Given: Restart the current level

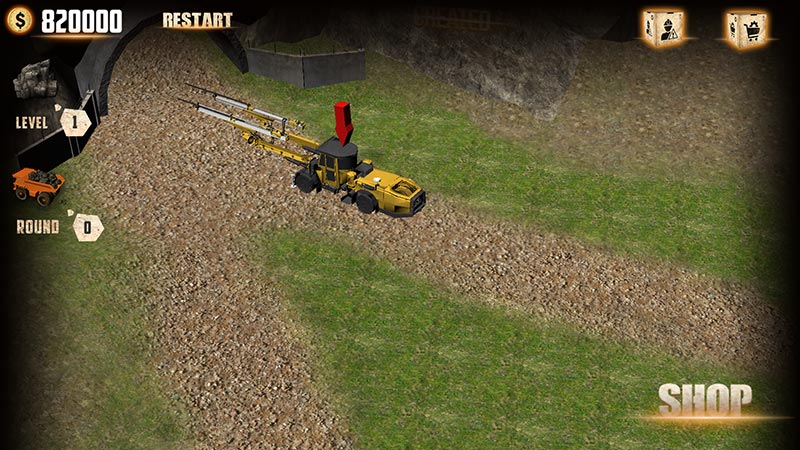Looking at the screenshot, I should click(x=197, y=20).
